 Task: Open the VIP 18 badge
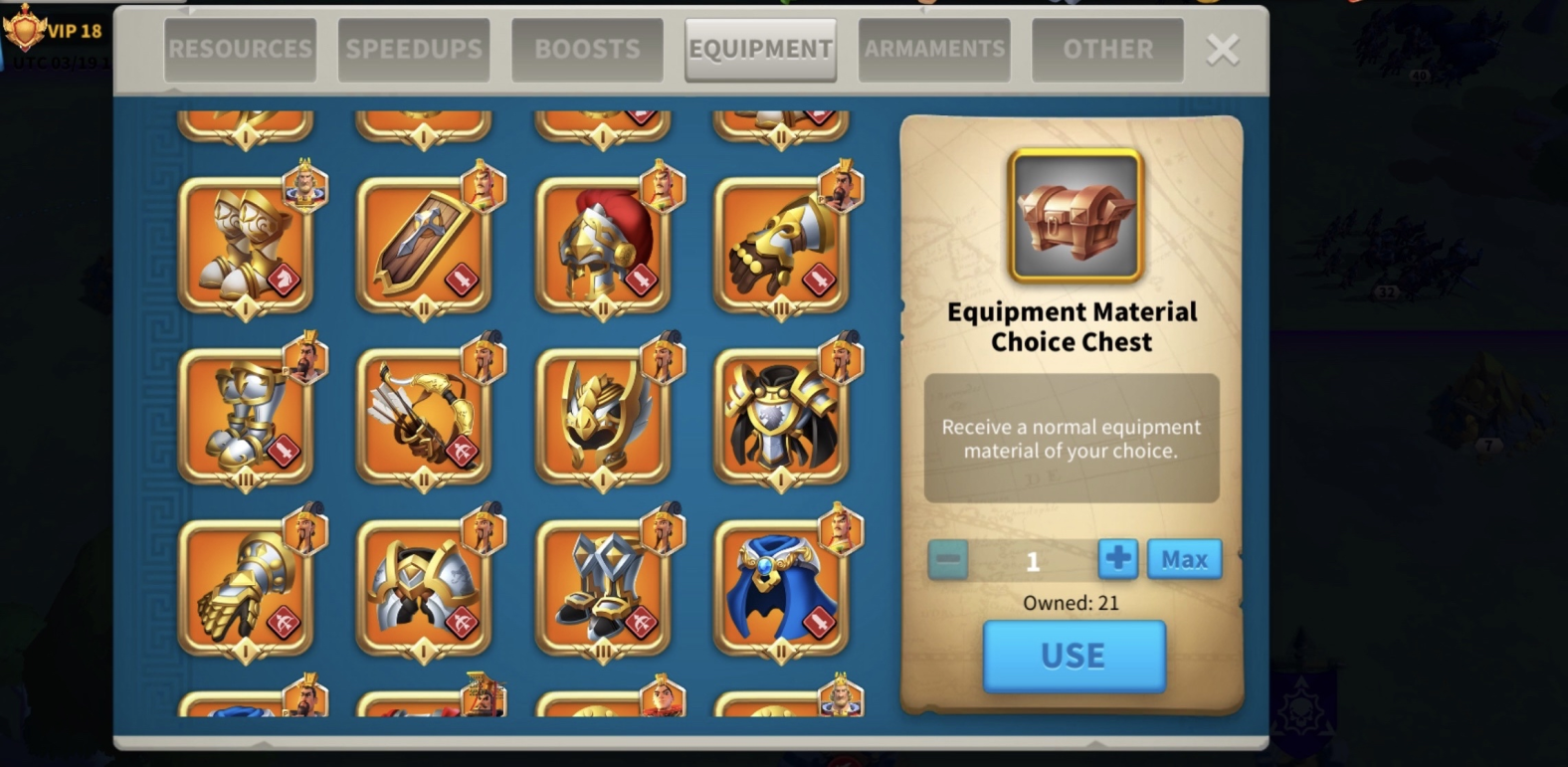tap(55, 30)
